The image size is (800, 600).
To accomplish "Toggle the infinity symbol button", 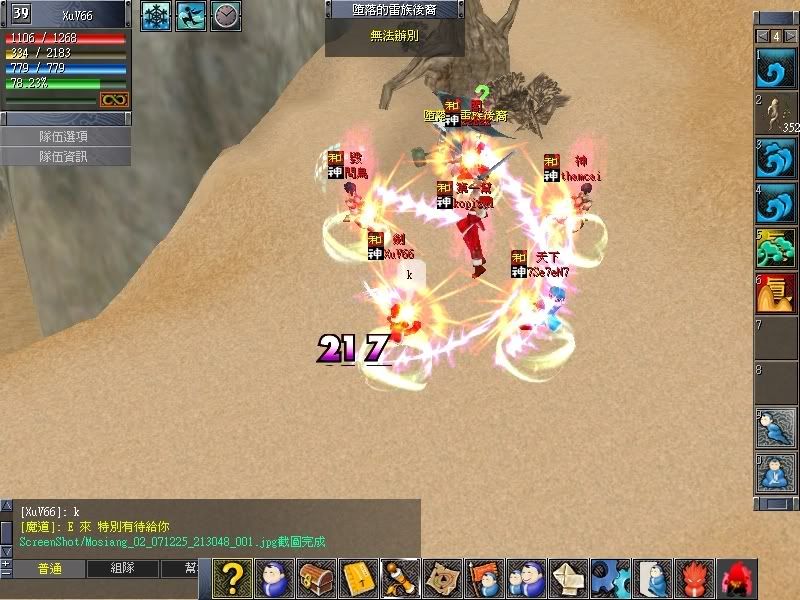I will 113,99.
